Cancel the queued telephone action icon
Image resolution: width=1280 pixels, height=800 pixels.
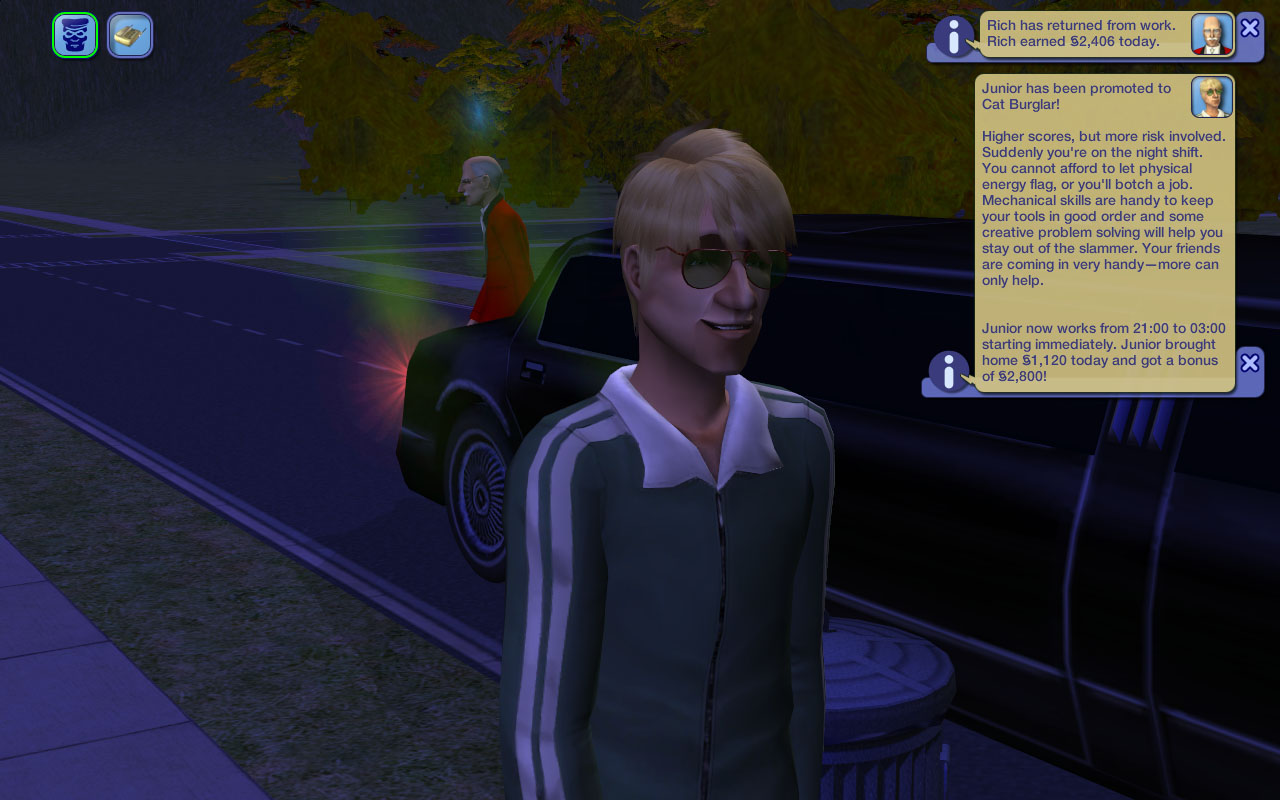[x=130, y=35]
